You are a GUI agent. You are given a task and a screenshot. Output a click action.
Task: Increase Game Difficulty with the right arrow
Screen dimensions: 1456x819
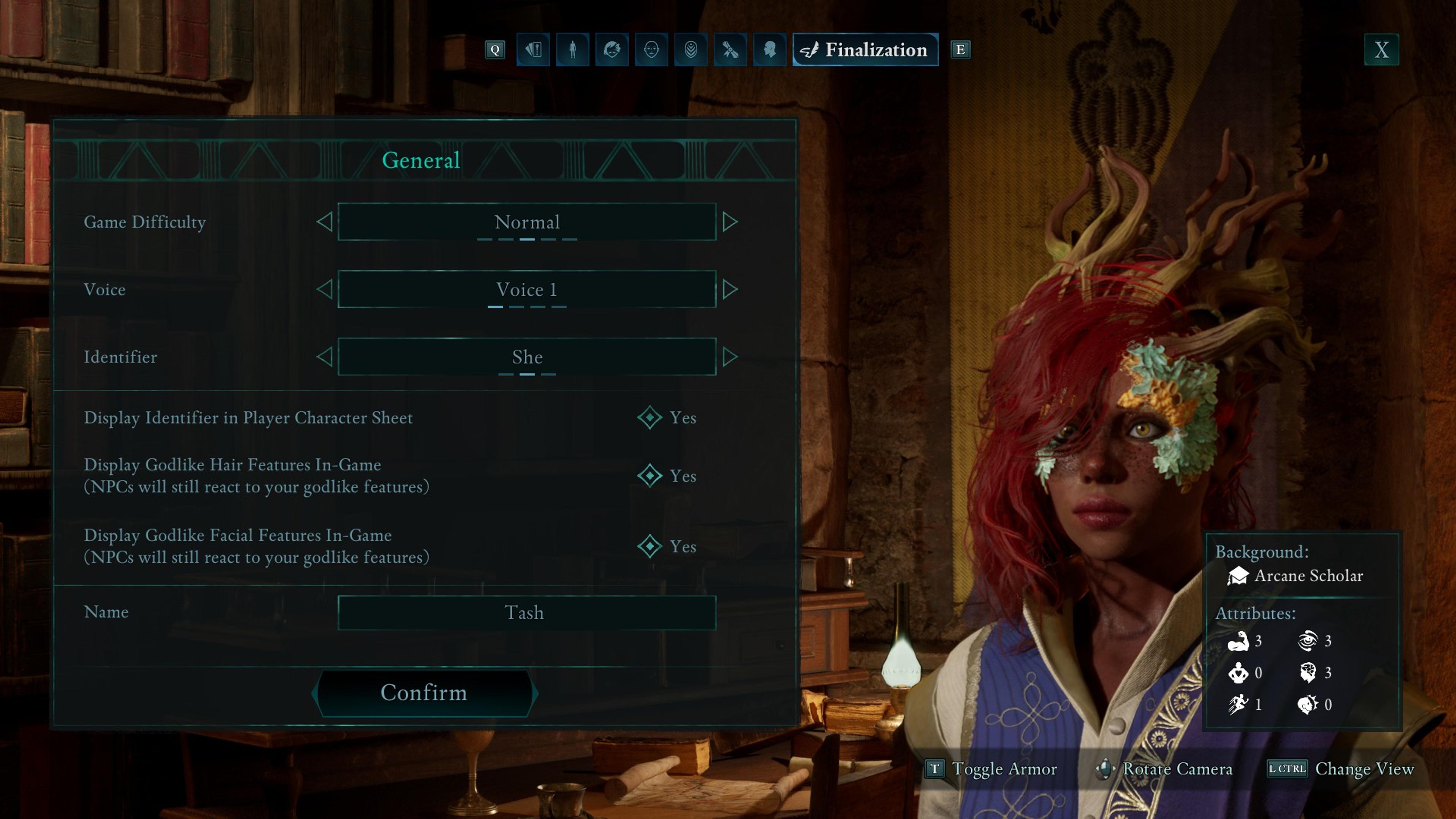[x=730, y=221]
